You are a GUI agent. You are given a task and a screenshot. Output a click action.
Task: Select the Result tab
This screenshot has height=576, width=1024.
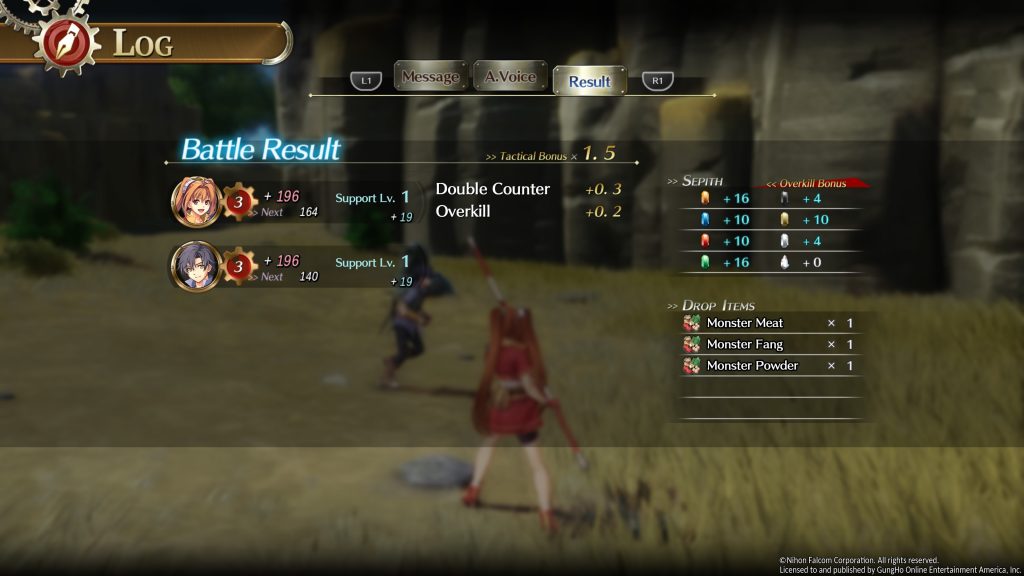[589, 81]
